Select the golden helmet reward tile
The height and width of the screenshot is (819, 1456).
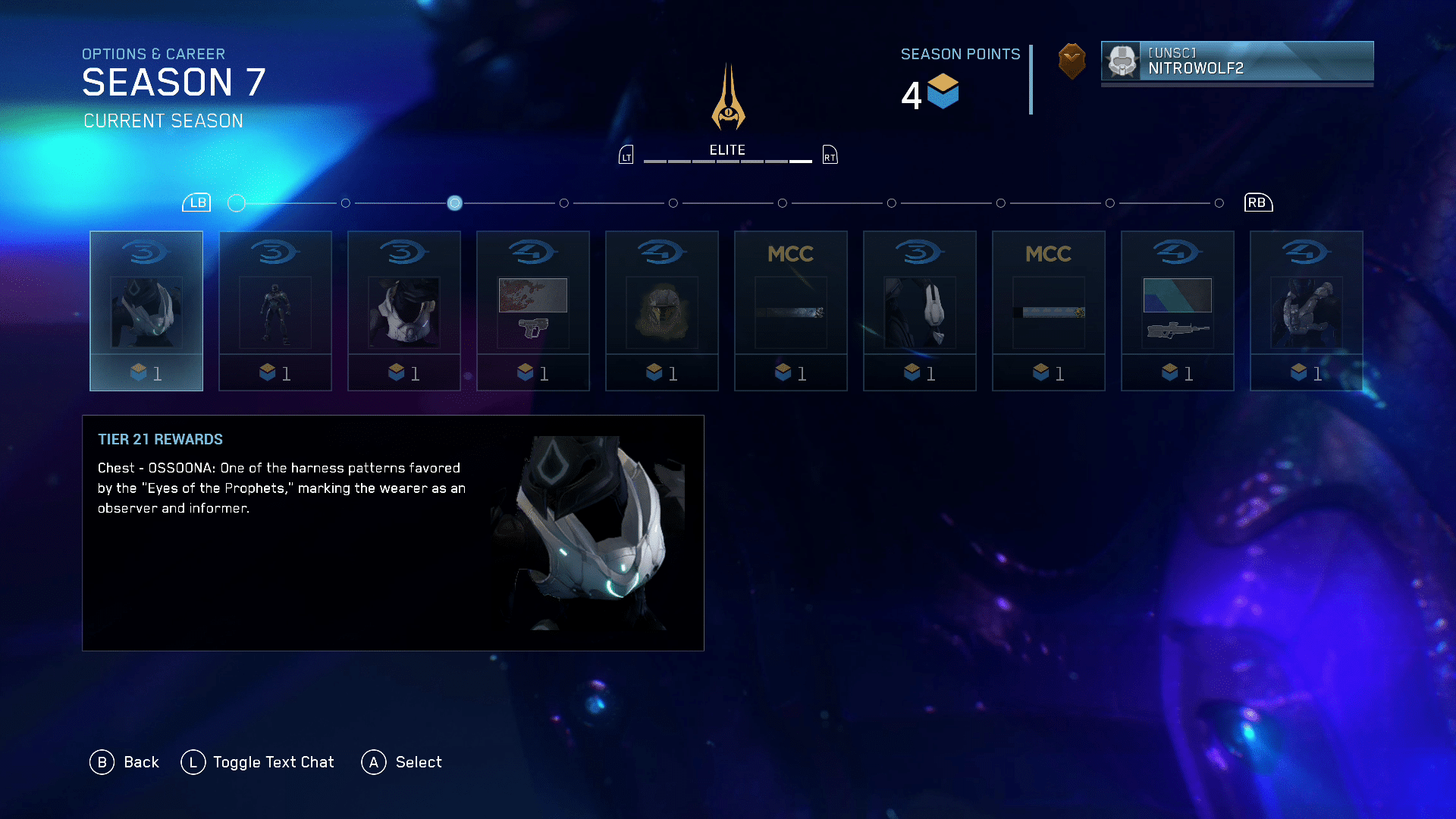coord(662,311)
